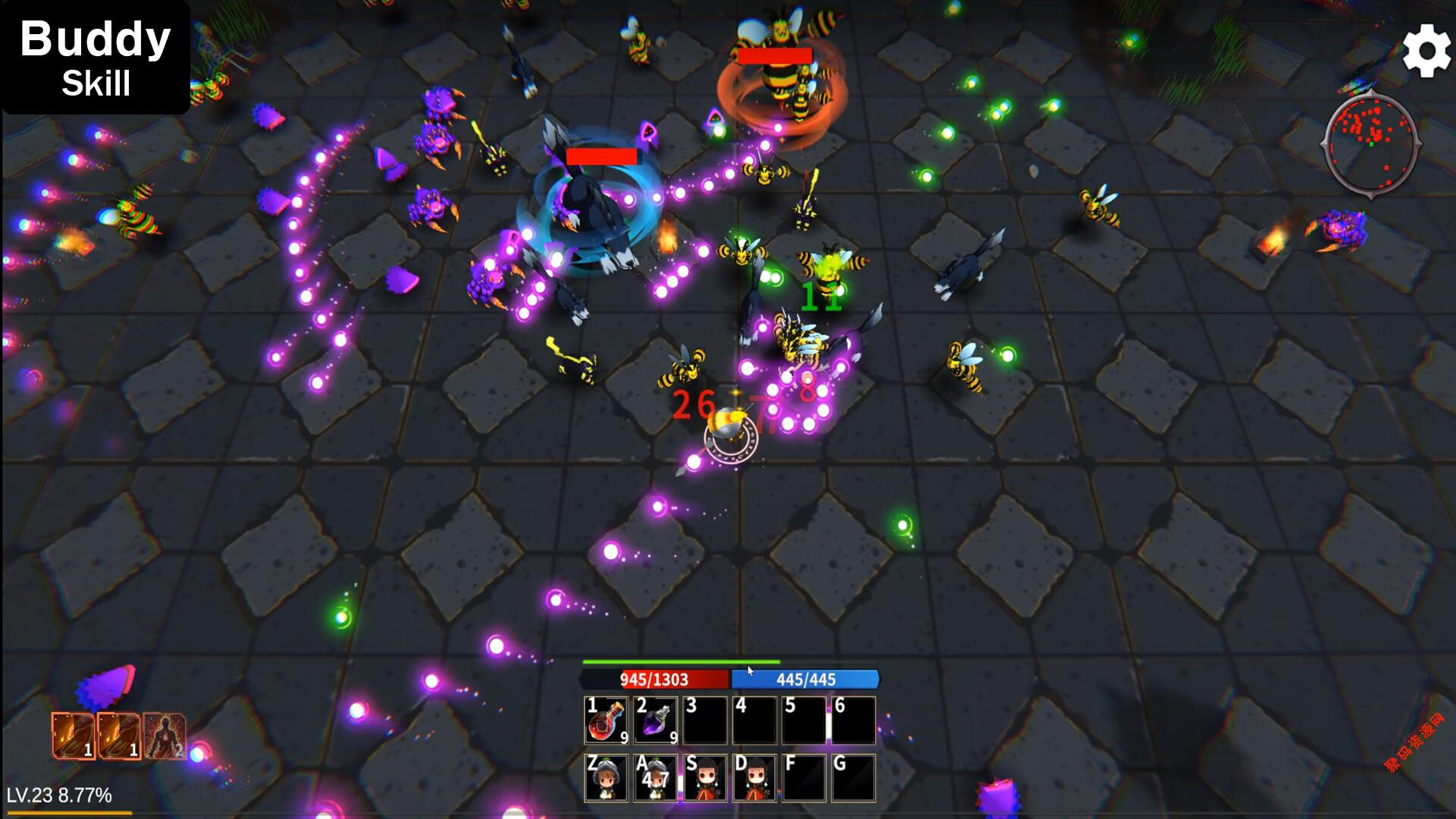The width and height of the screenshot is (1456, 819).
Task: Activate the buddy skill in slot Z
Action: click(607, 778)
